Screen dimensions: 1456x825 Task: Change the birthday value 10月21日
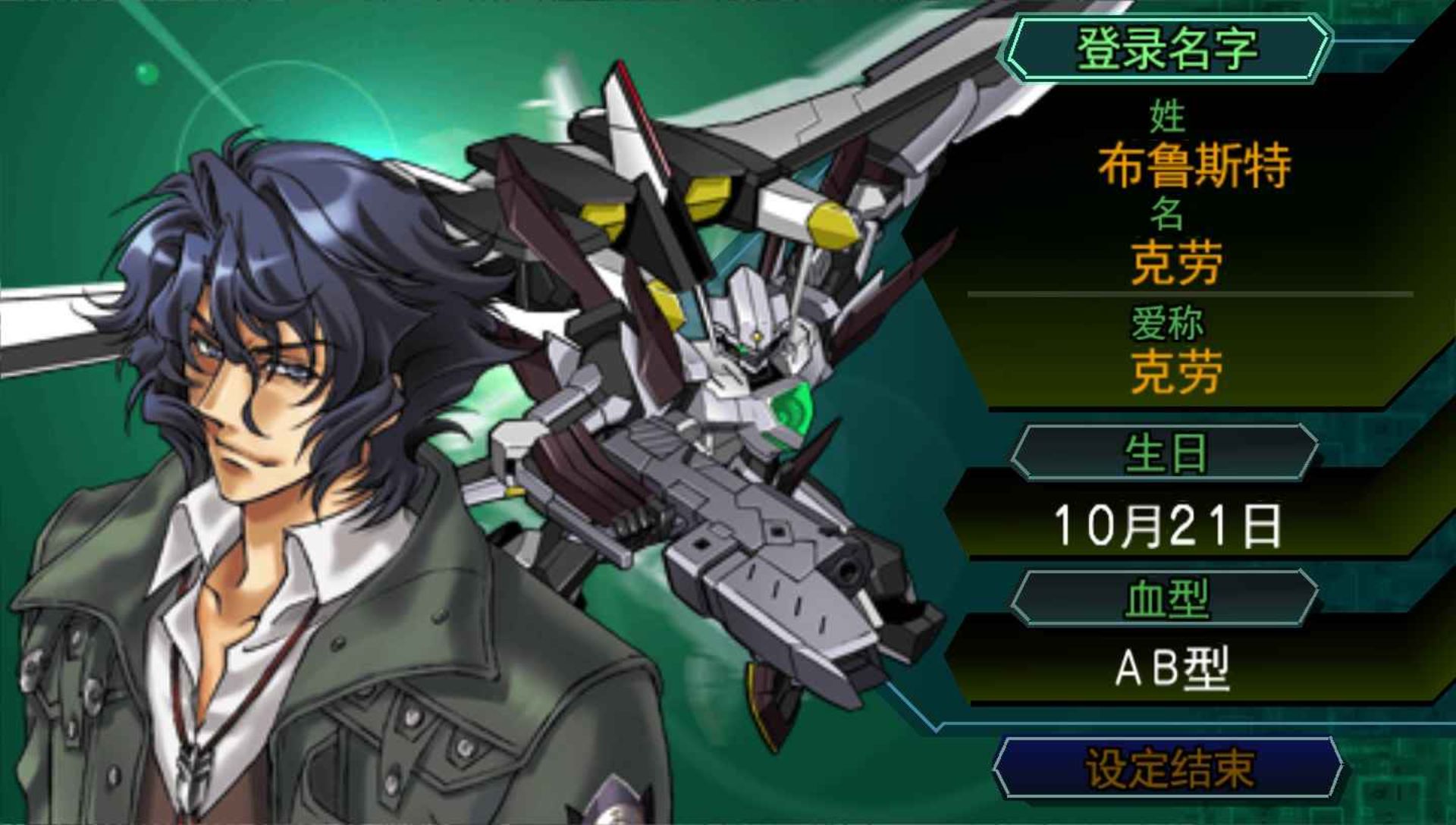[x=1166, y=525]
